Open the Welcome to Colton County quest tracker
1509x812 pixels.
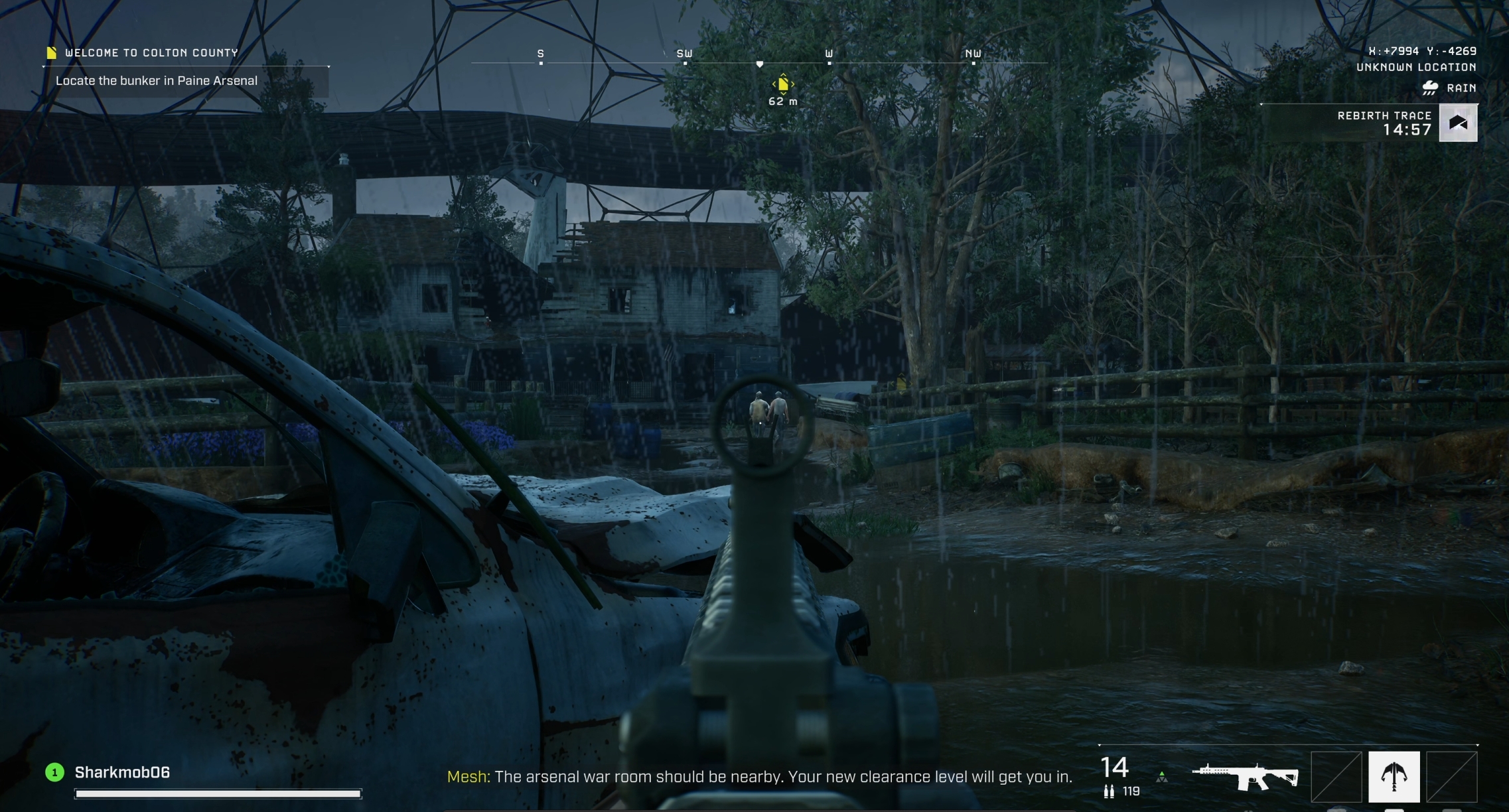(x=151, y=52)
